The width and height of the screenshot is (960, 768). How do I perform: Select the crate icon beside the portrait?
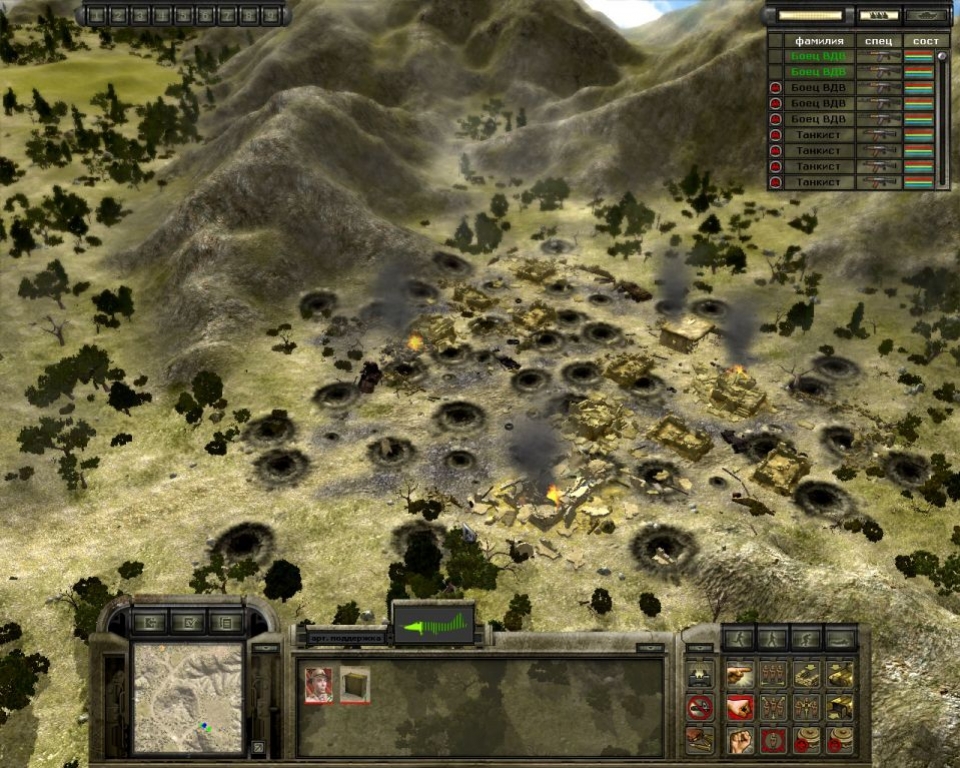click(354, 685)
